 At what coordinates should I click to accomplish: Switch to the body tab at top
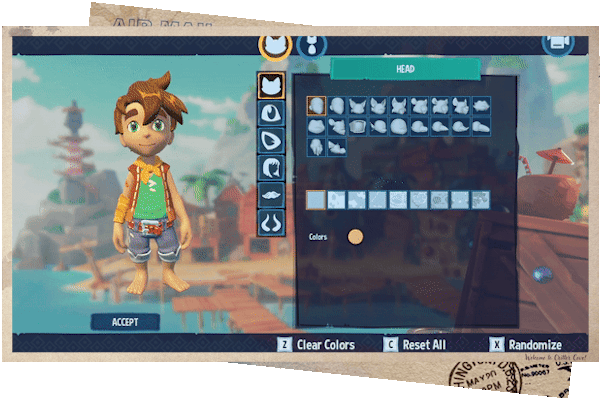[x=314, y=45]
